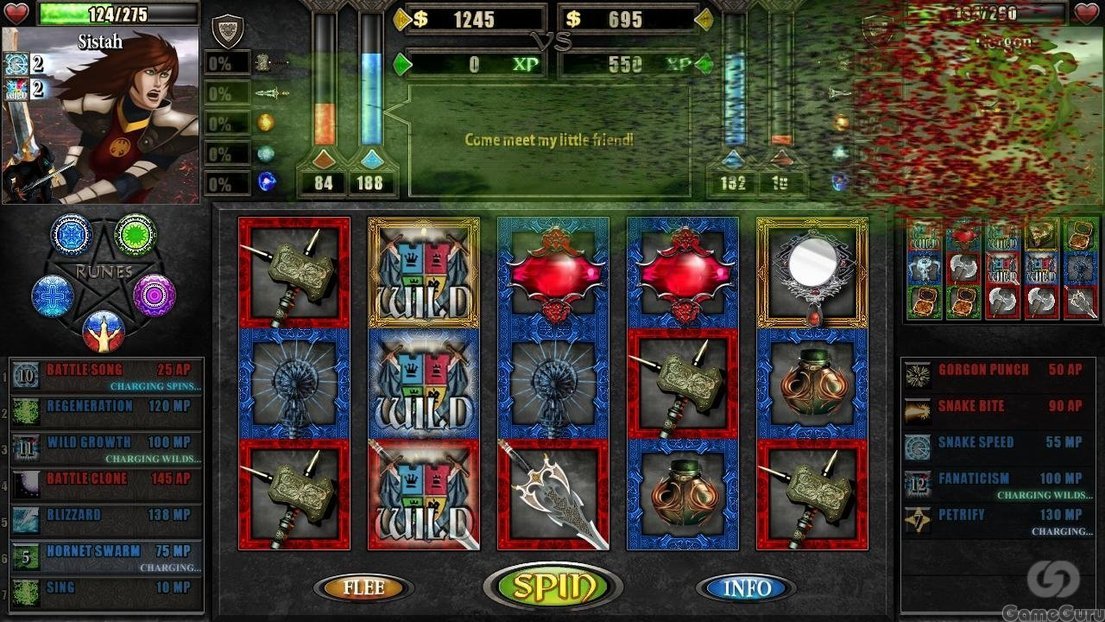Select the Wild Growth spell
Screen dimensions: 1105x622
106,448
